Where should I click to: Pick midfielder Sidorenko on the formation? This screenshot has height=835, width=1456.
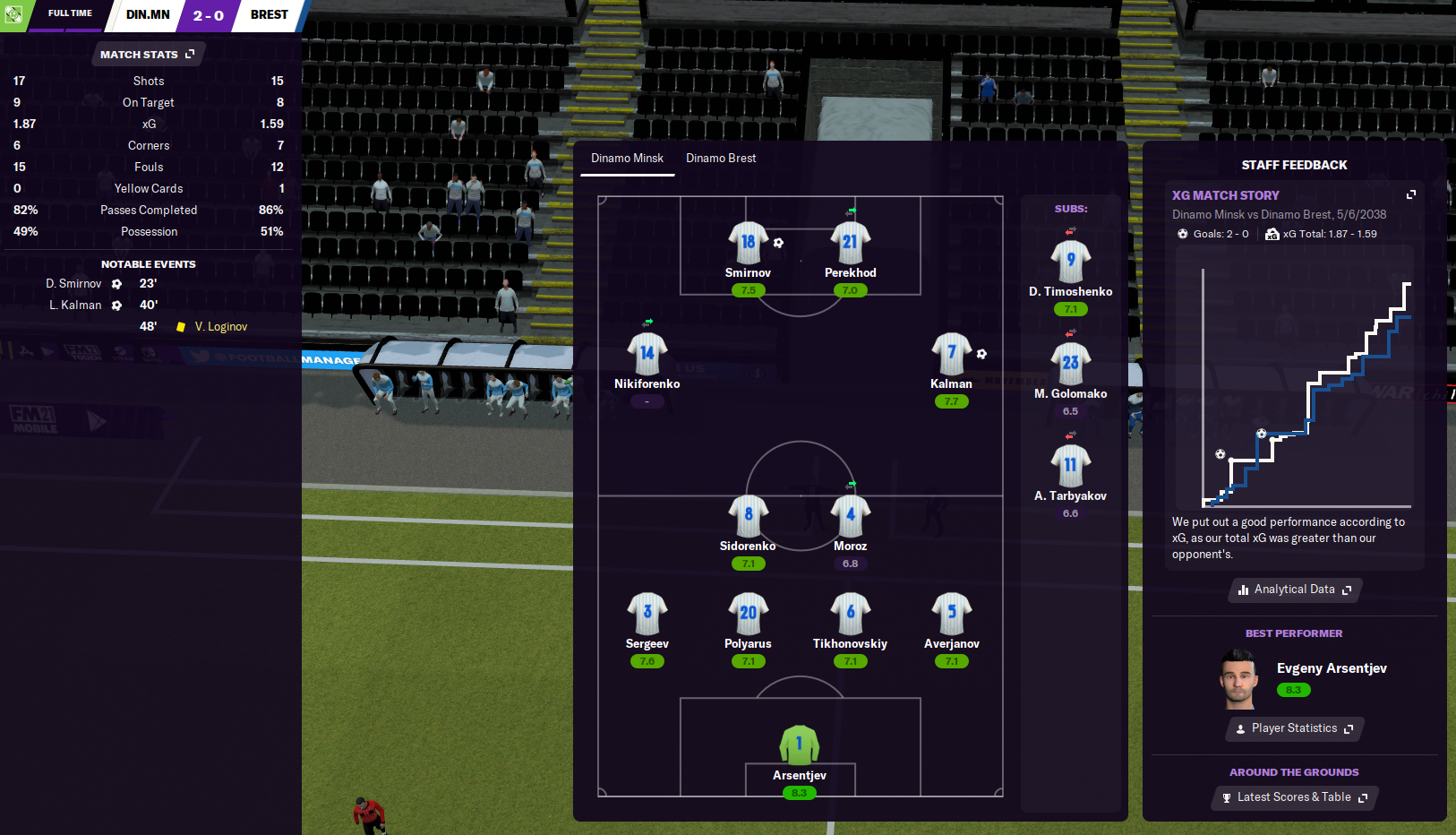(748, 516)
